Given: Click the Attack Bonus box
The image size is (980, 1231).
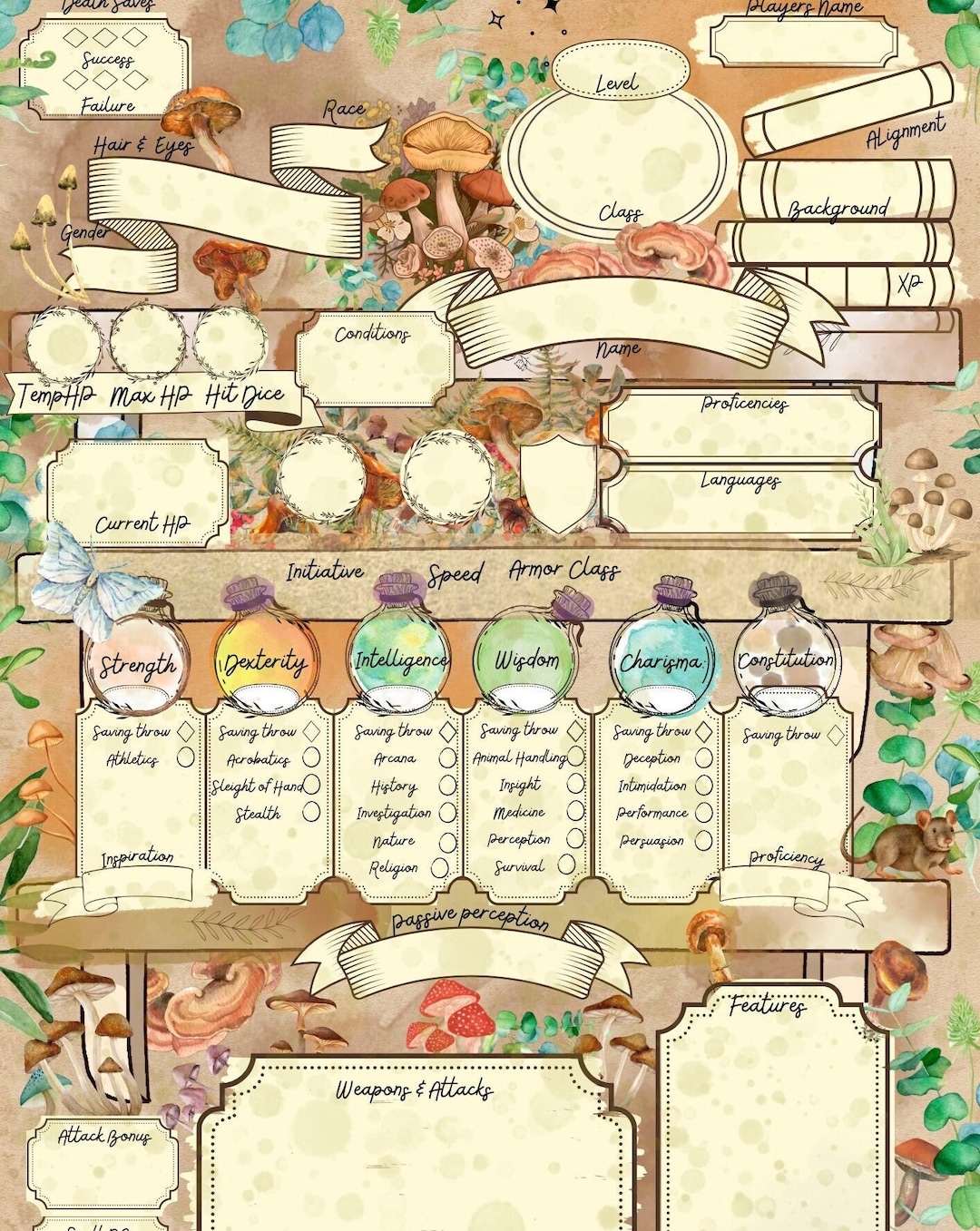Looking at the screenshot, I should [102, 1170].
